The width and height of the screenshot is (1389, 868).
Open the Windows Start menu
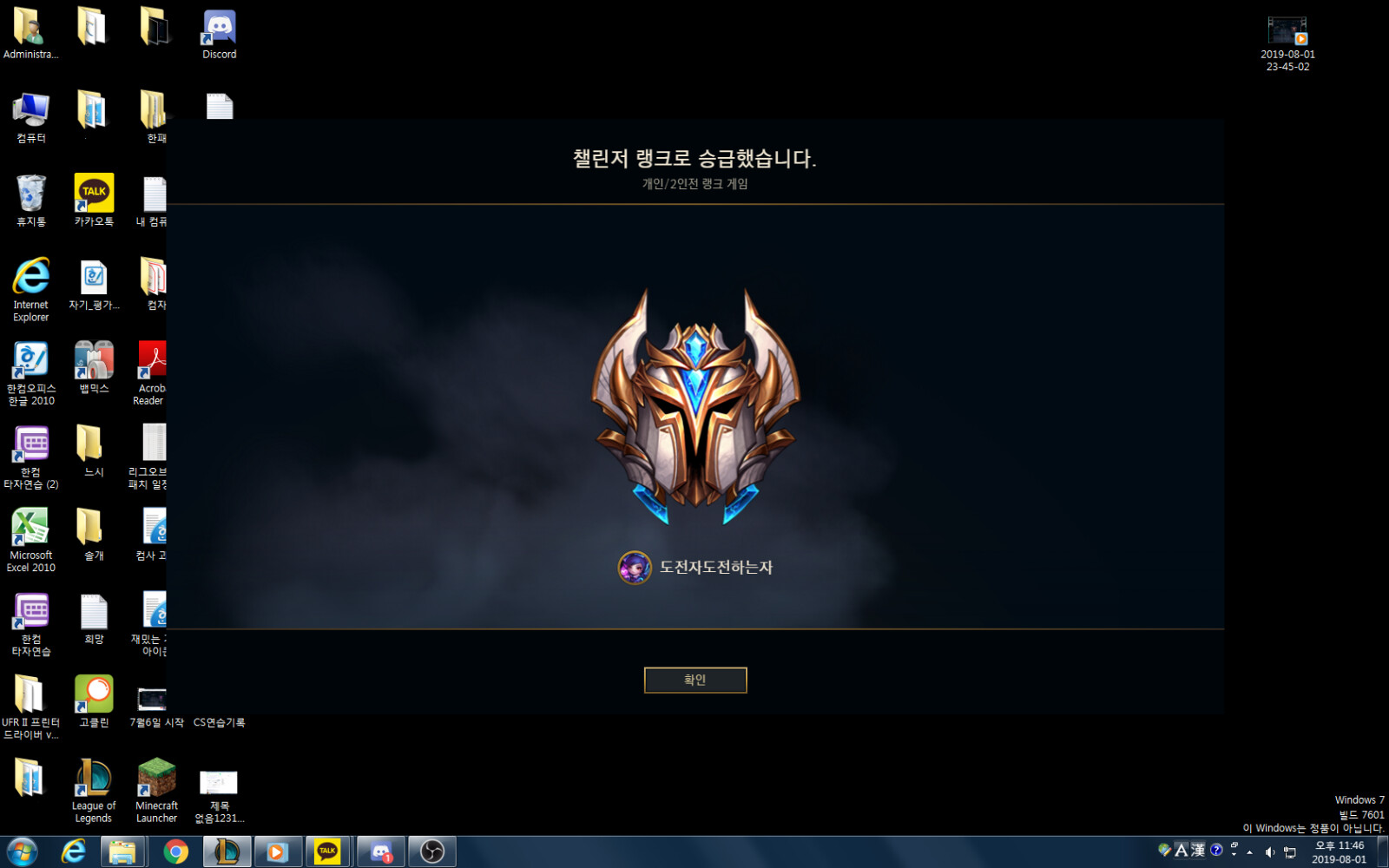pyautogui.click(x=19, y=851)
